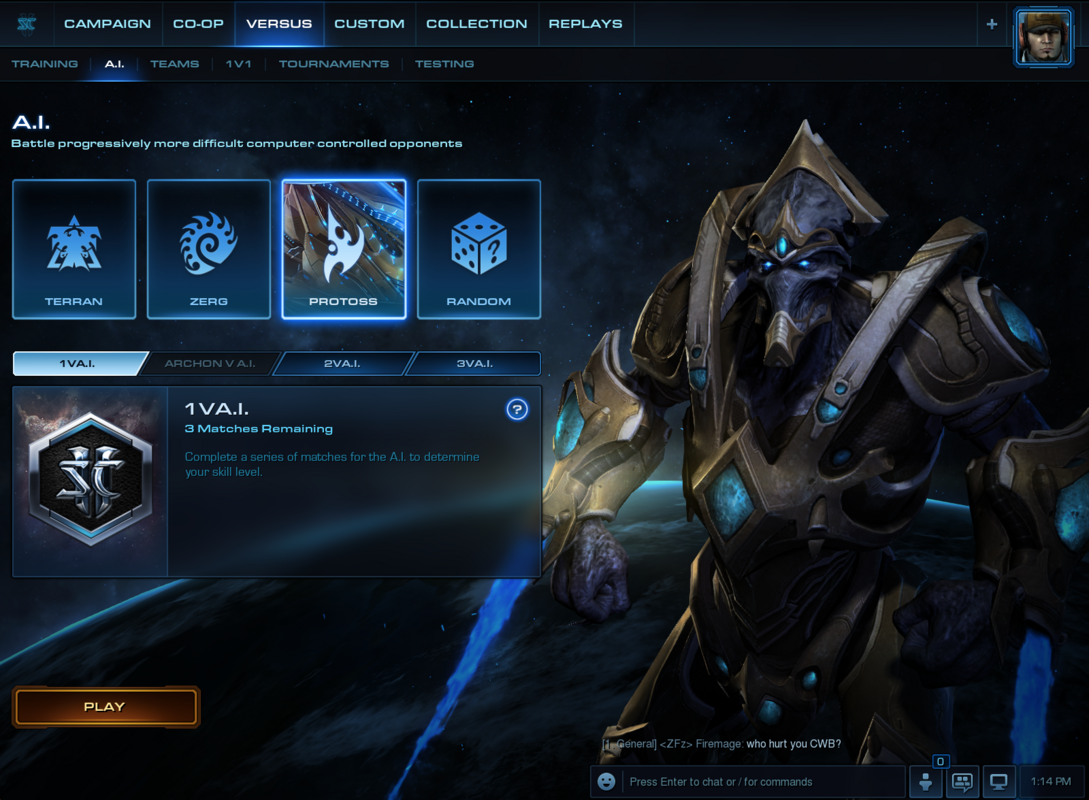Select the Terran race tile

click(74, 249)
